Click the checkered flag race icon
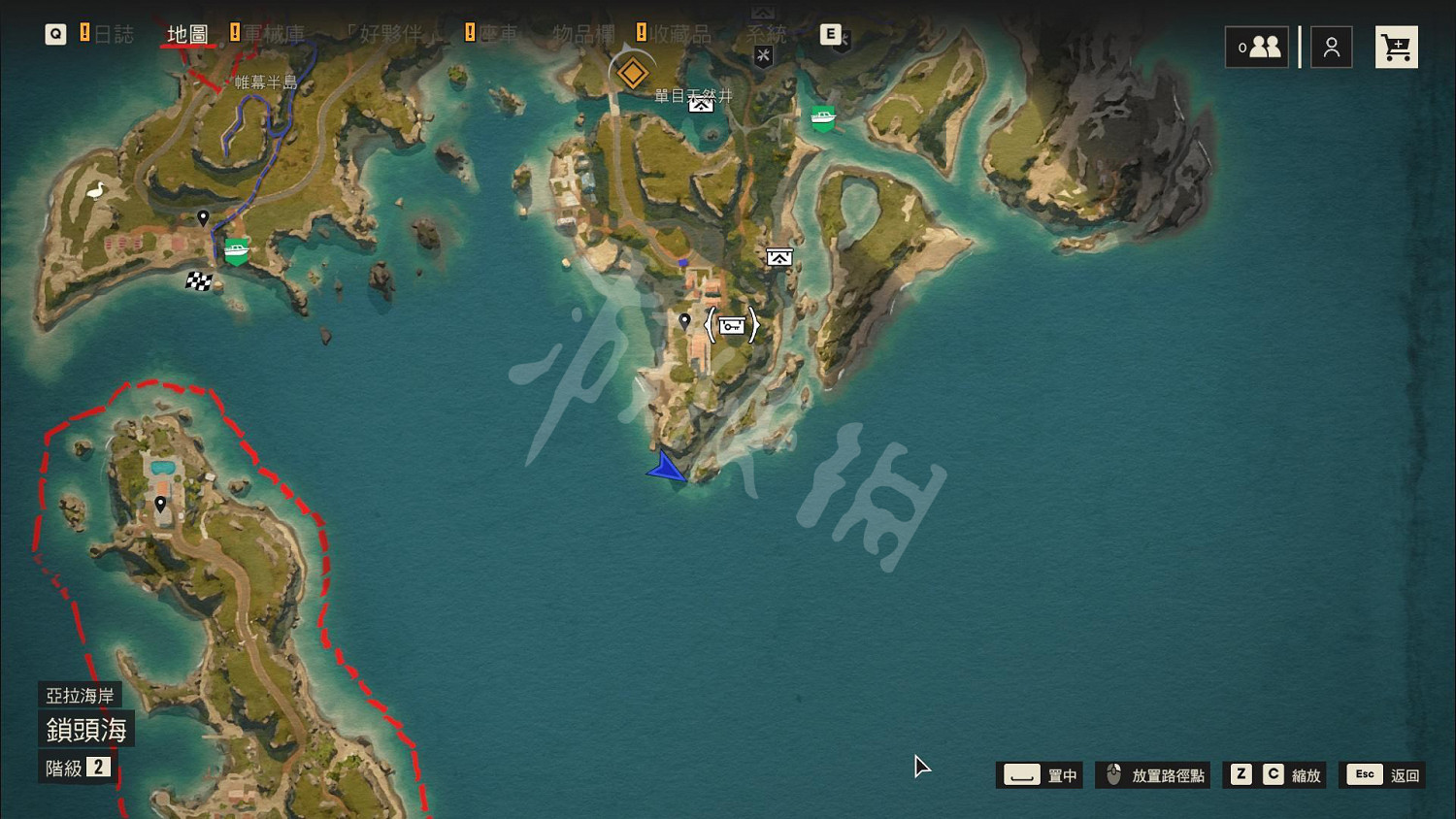The height and width of the screenshot is (819, 1456). point(200,281)
